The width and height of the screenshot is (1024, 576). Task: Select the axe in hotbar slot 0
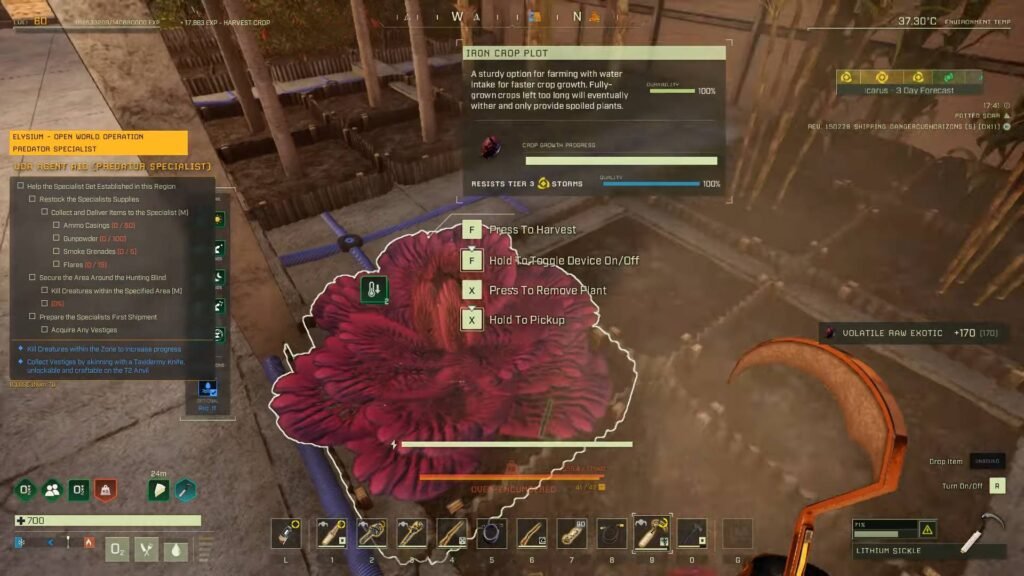[x=692, y=533]
